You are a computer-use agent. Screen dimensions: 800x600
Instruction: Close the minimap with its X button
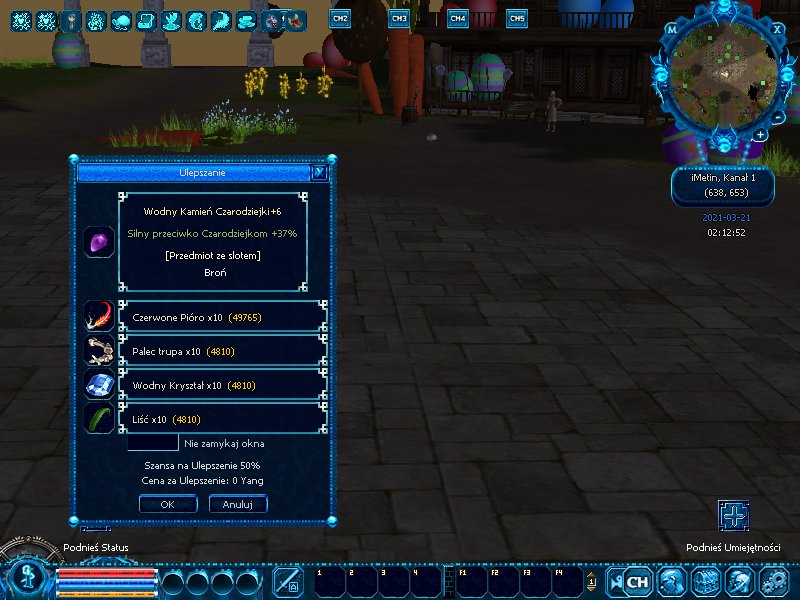[x=778, y=29]
